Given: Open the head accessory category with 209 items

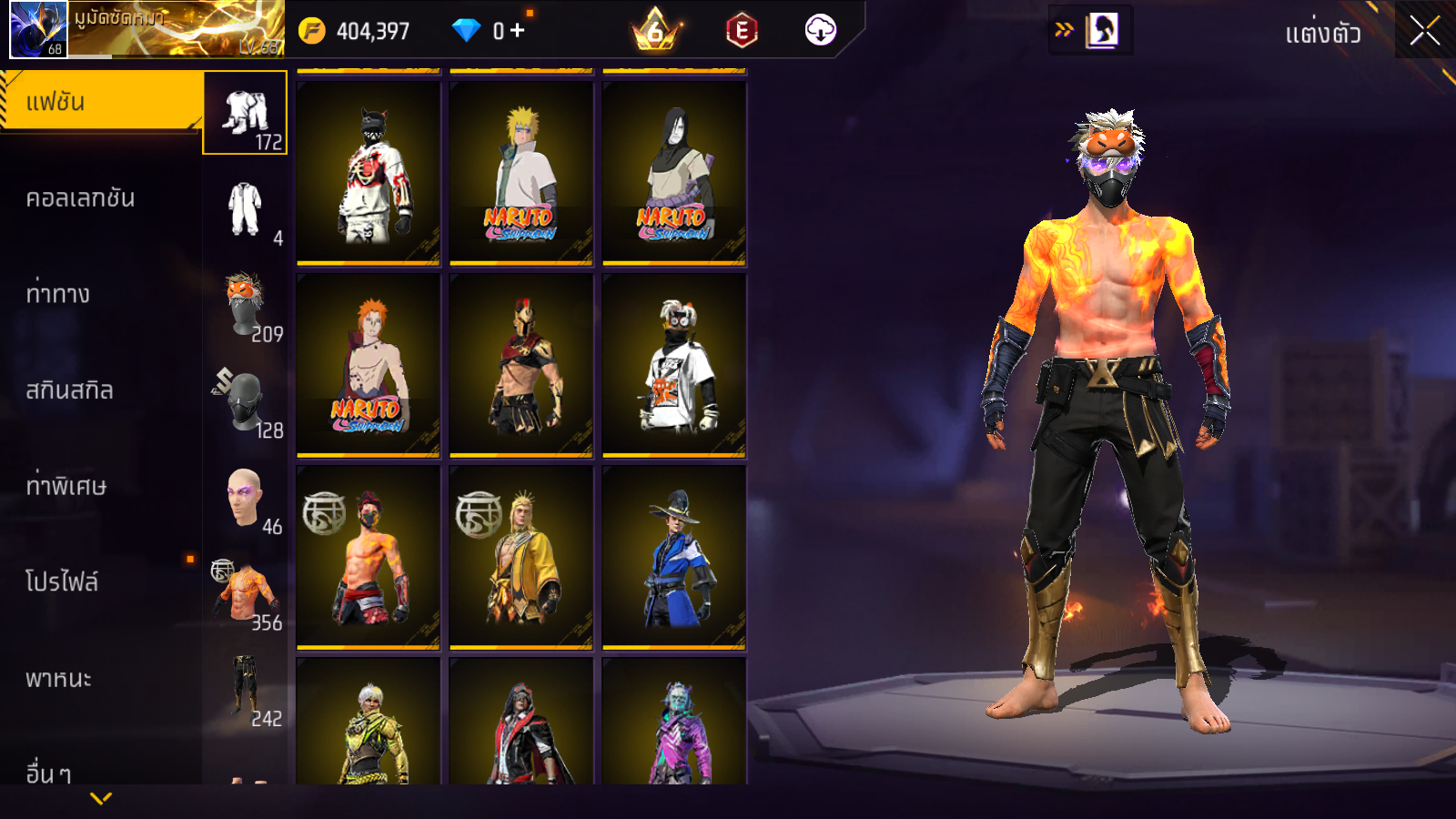Looking at the screenshot, I should (245, 307).
